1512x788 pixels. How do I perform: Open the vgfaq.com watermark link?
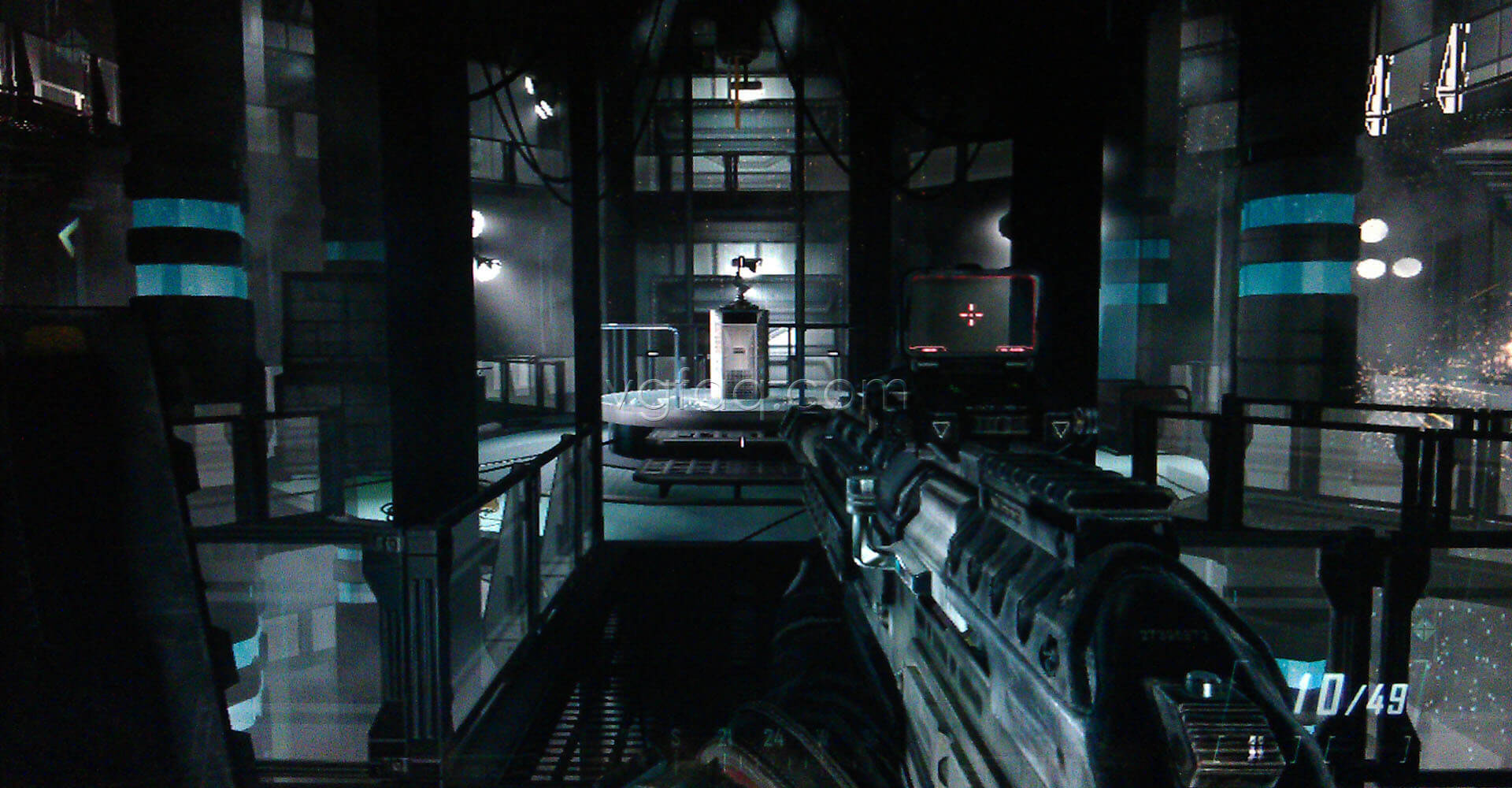click(752, 394)
